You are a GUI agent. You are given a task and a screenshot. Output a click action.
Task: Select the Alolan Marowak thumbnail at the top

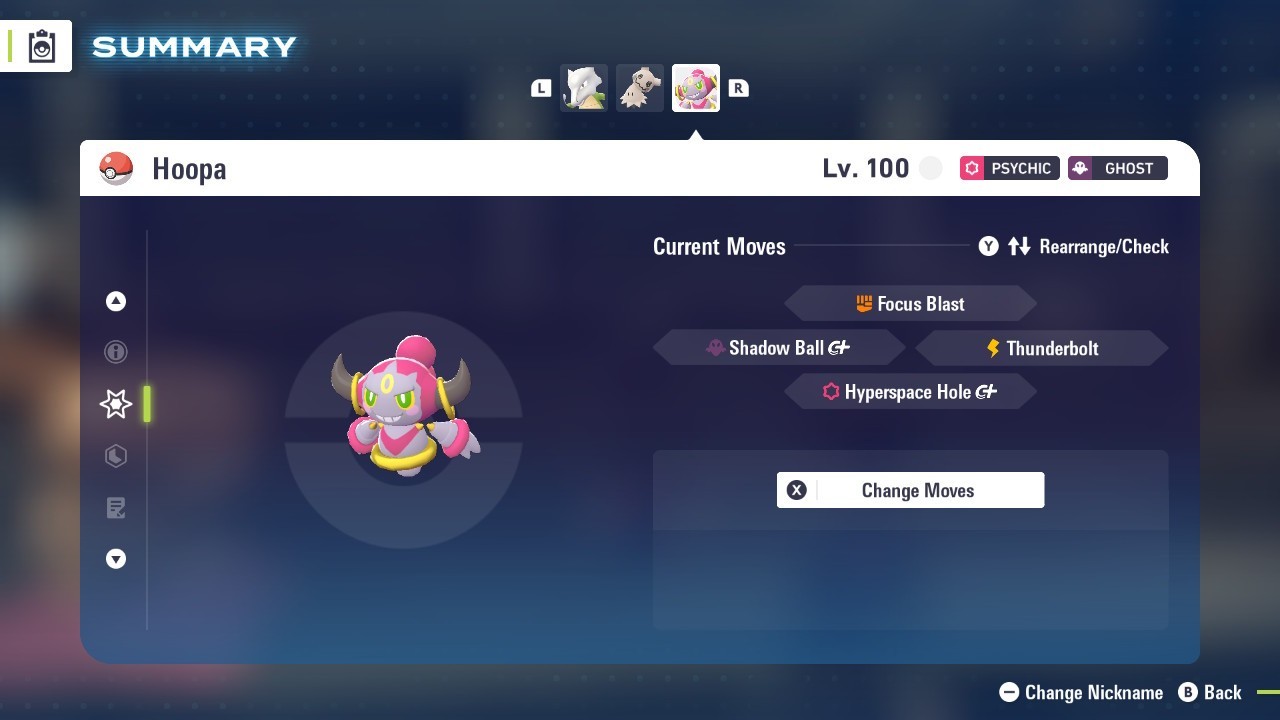click(x=584, y=88)
